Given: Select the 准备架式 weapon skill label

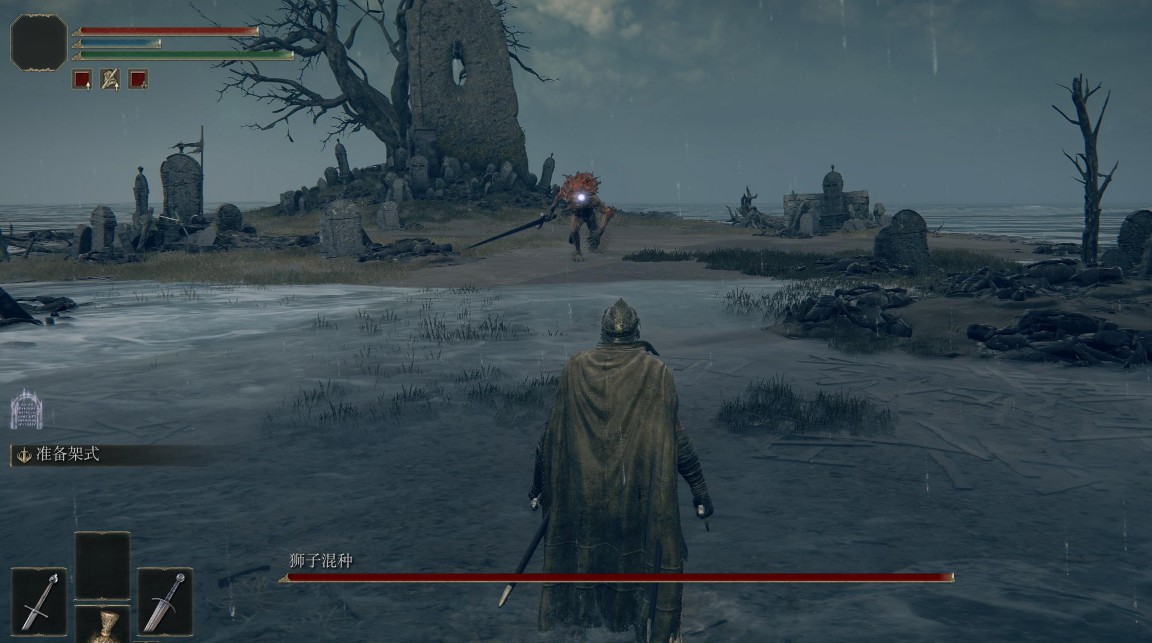Looking at the screenshot, I should tap(58, 455).
